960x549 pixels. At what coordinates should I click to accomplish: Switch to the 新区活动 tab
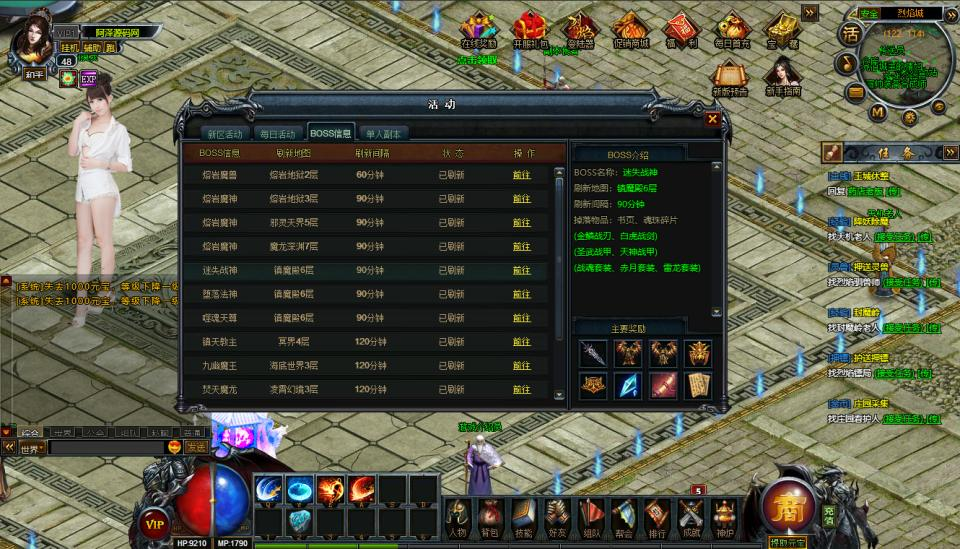click(225, 134)
